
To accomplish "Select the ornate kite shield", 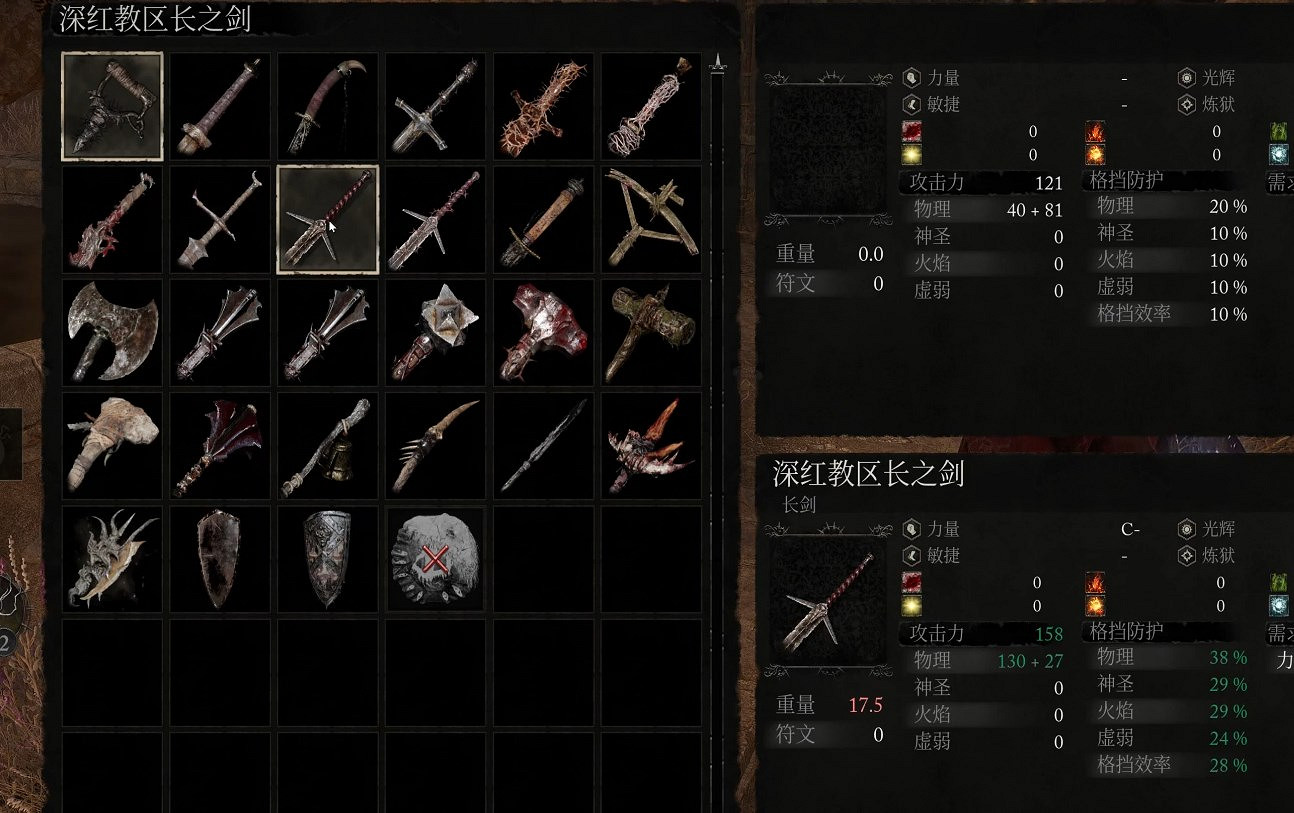I will [x=326, y=558].
